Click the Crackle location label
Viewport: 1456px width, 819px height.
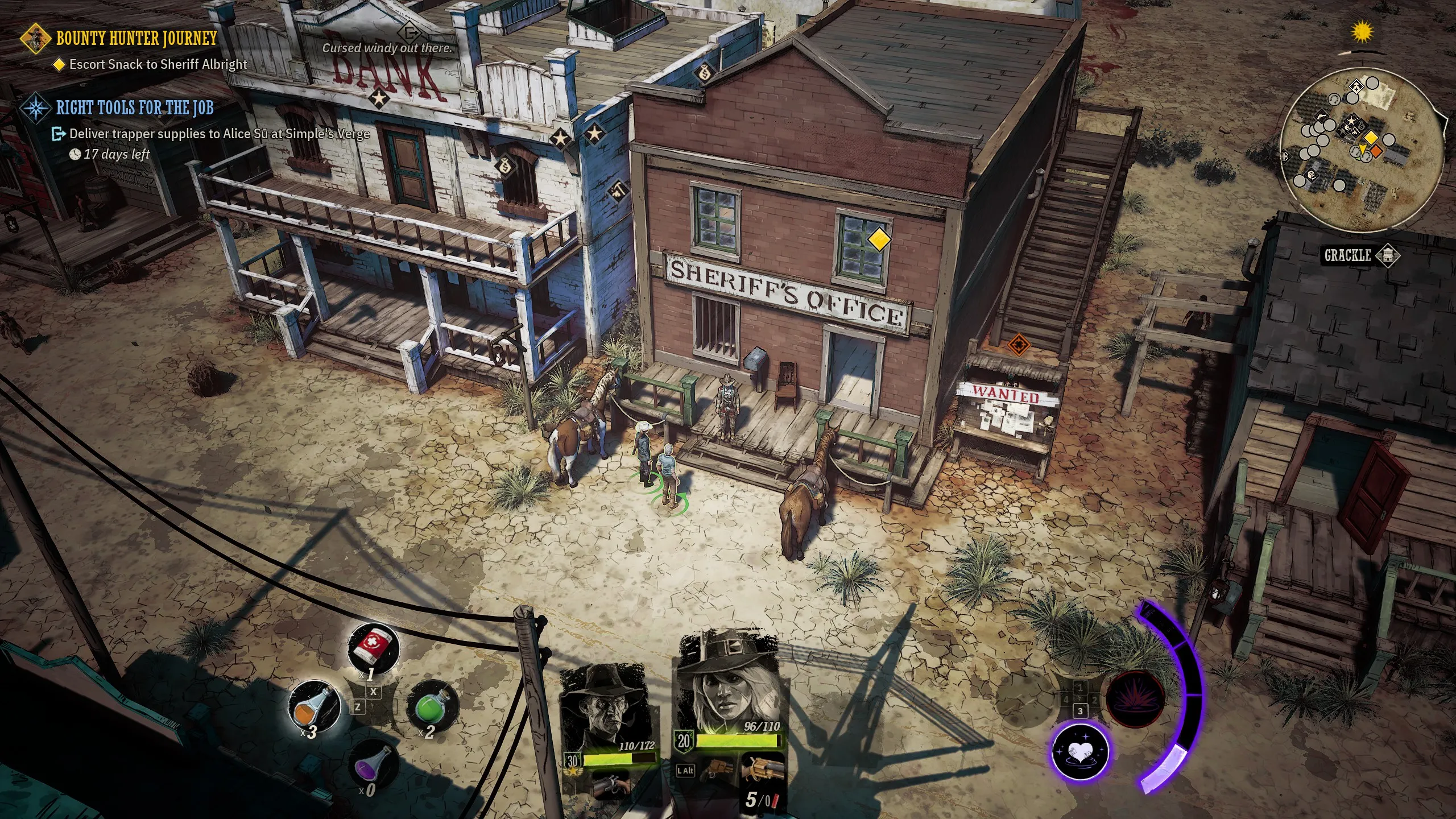[x=1348, y=255]
